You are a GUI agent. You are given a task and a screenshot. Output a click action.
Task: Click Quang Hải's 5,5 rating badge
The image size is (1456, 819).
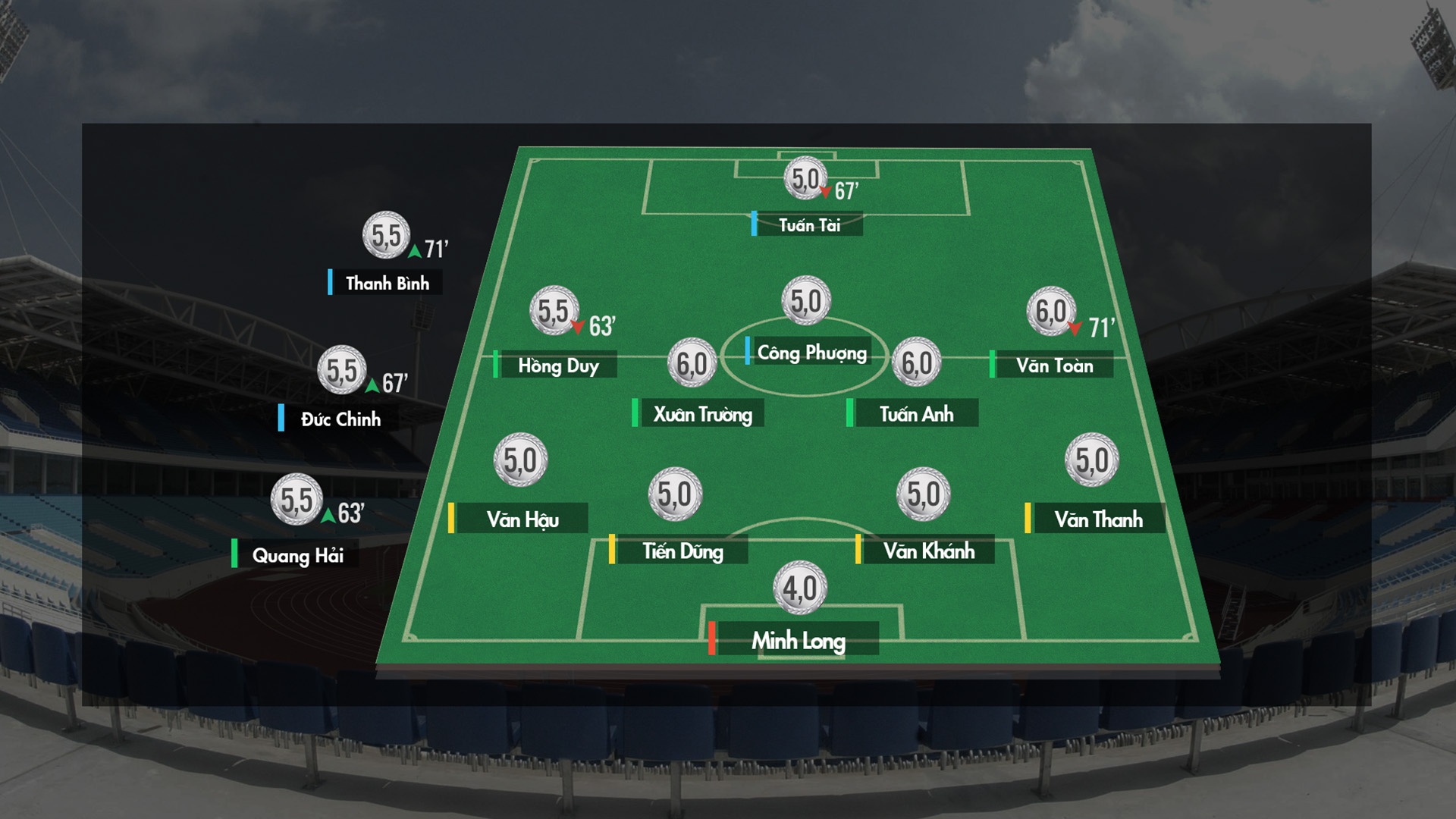(x=297, y=500)
